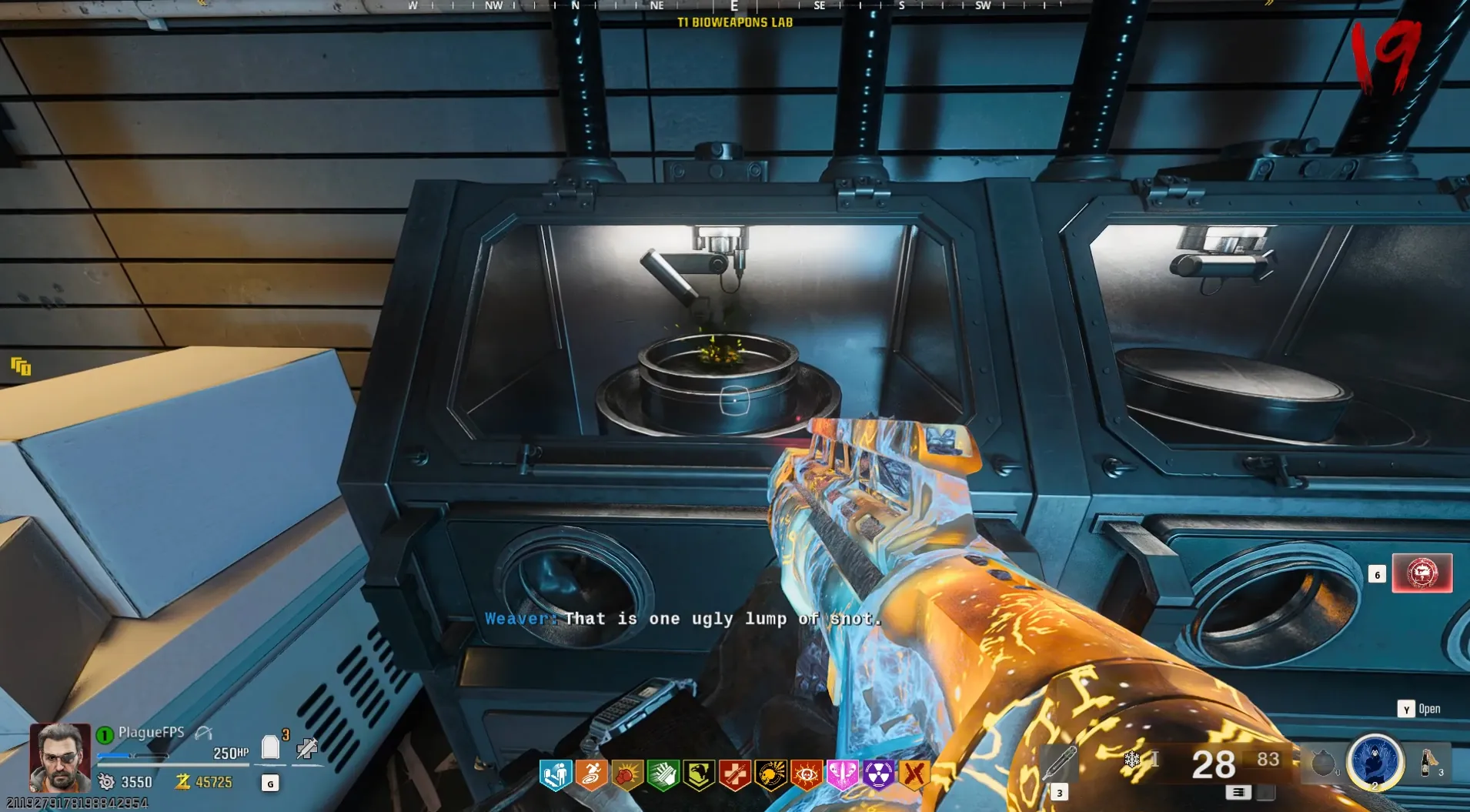Click the purple PhD Flopper radiation perk
1470x812 pixels.
(x=878, y=774)
